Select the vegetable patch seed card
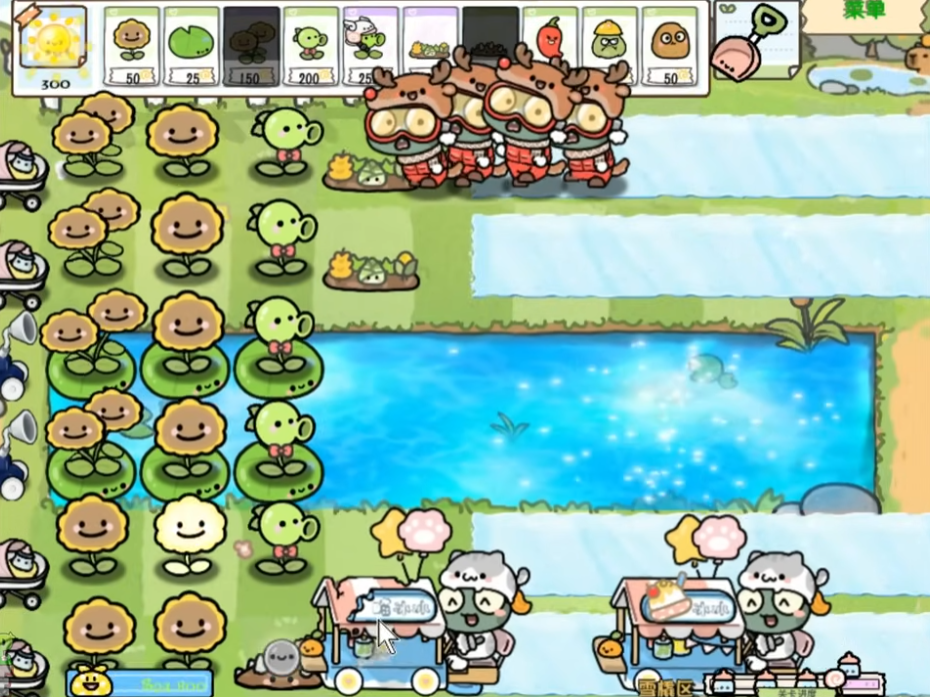930x697 pixels. (430, 45)
